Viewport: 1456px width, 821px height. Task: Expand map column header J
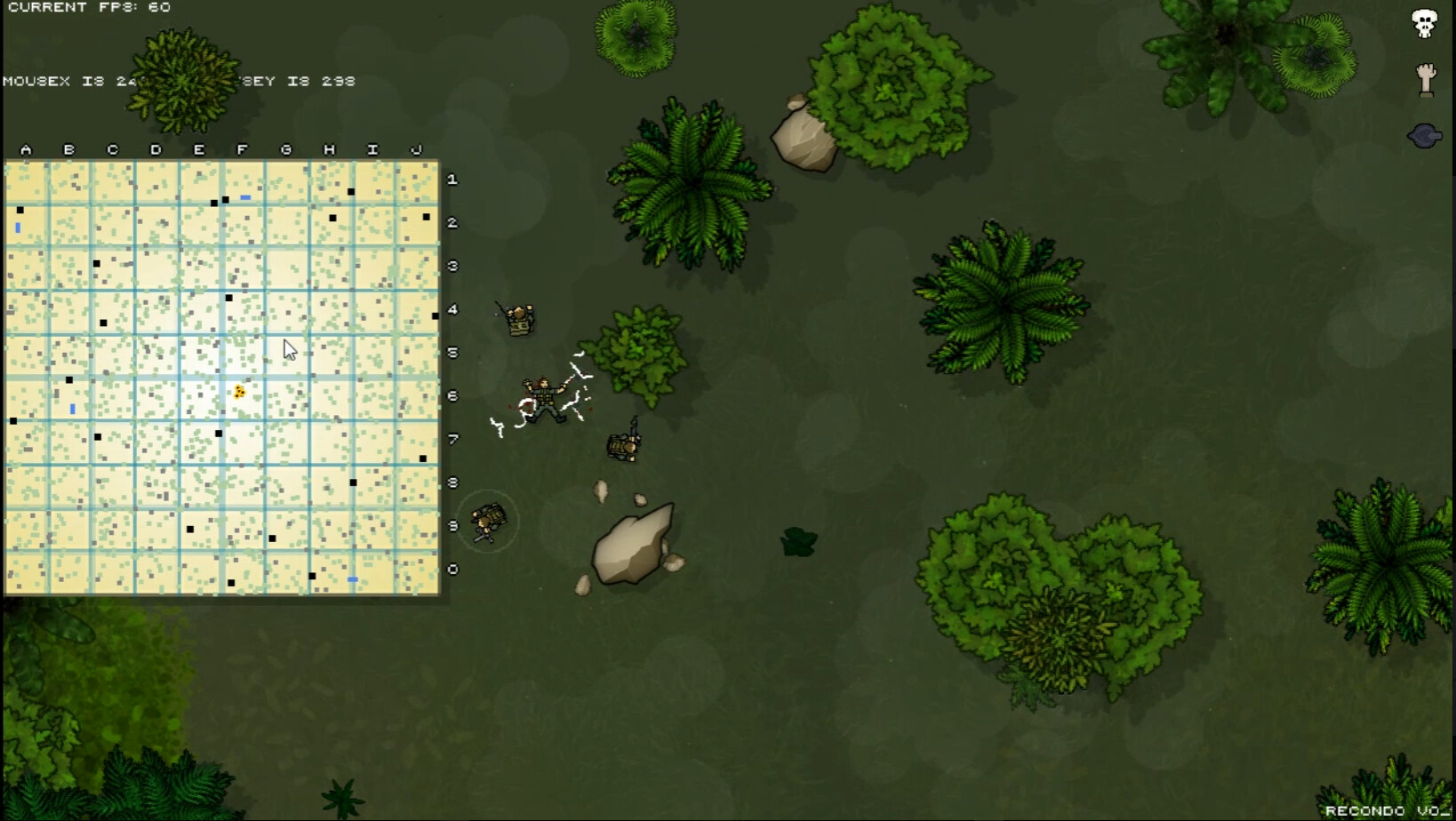[x=415, y=149]
